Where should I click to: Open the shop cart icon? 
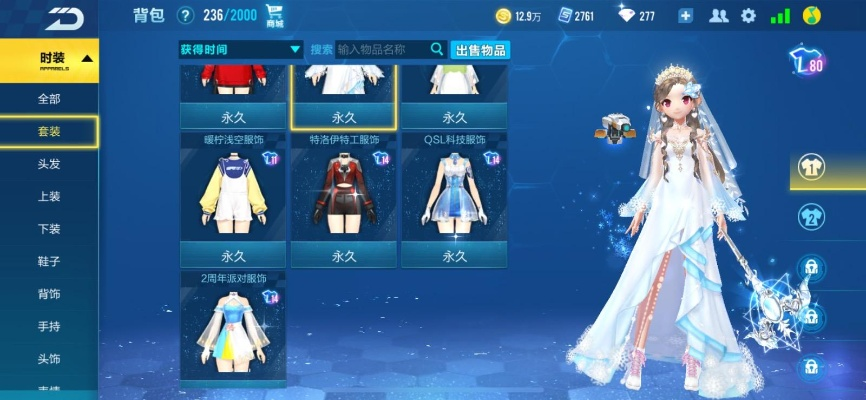[x=275, y=17]
